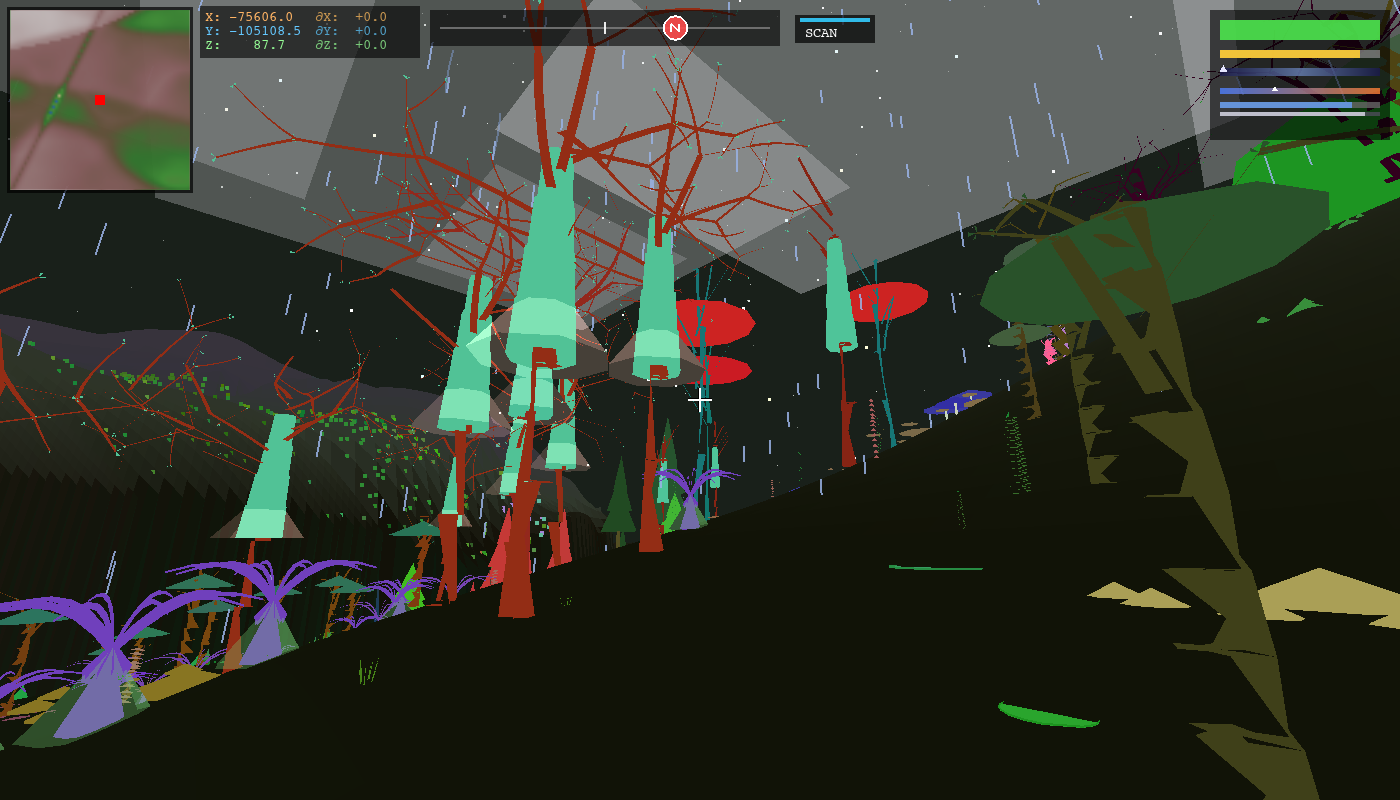Image resolution: width=1400 pixels, height=800 pixels.
Task: Click the ∂Y delta readout
Action: point(350,30)
